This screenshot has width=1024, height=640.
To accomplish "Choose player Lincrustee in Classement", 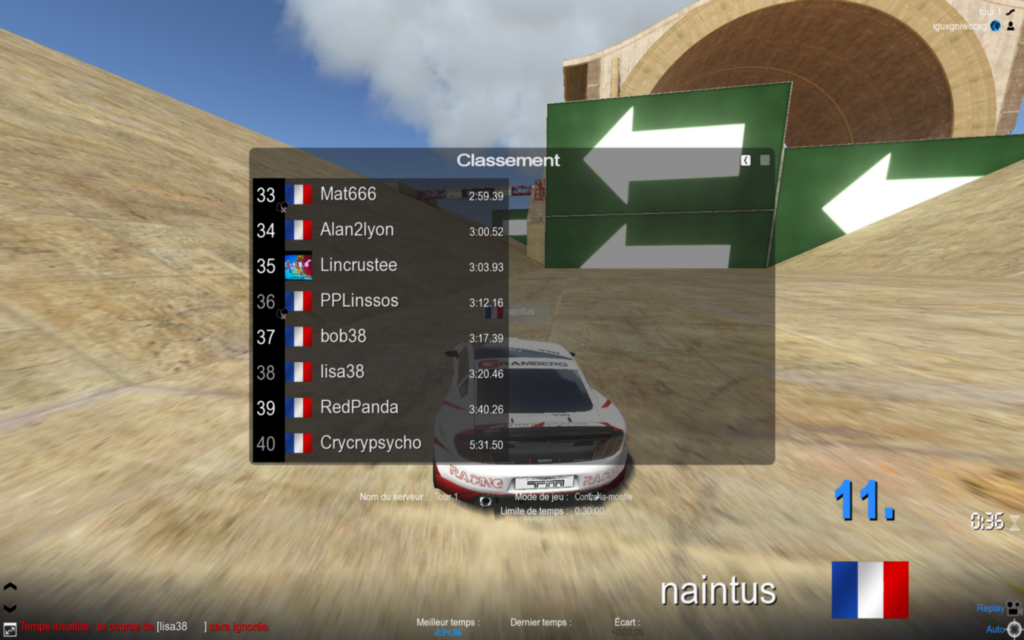I will tap(380, 266).
